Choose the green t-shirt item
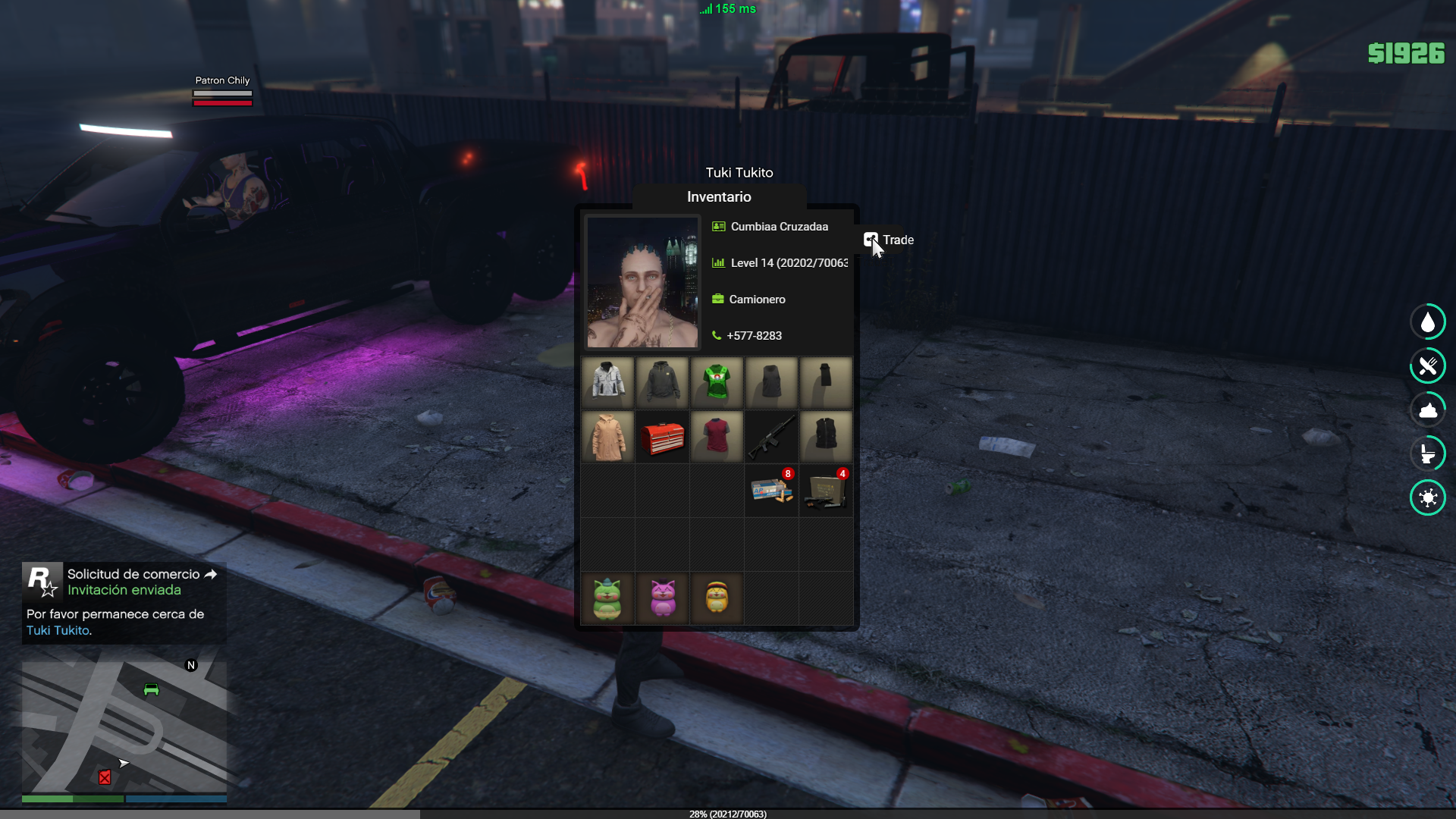Screen dimensions: 1456x819 [717, 382]
